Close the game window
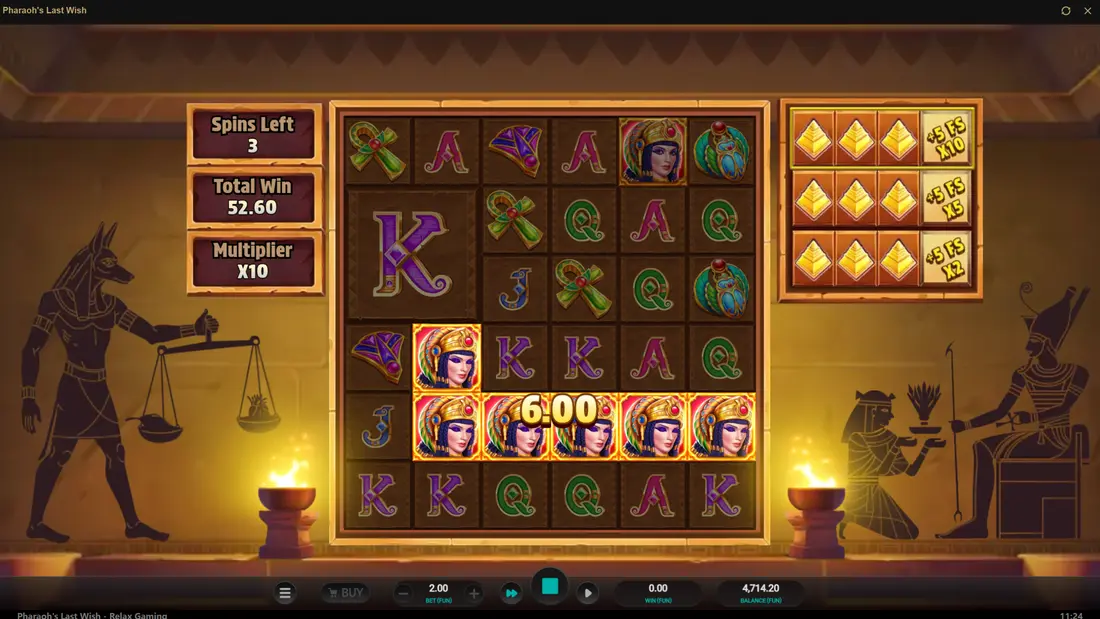 point(1088,11)
